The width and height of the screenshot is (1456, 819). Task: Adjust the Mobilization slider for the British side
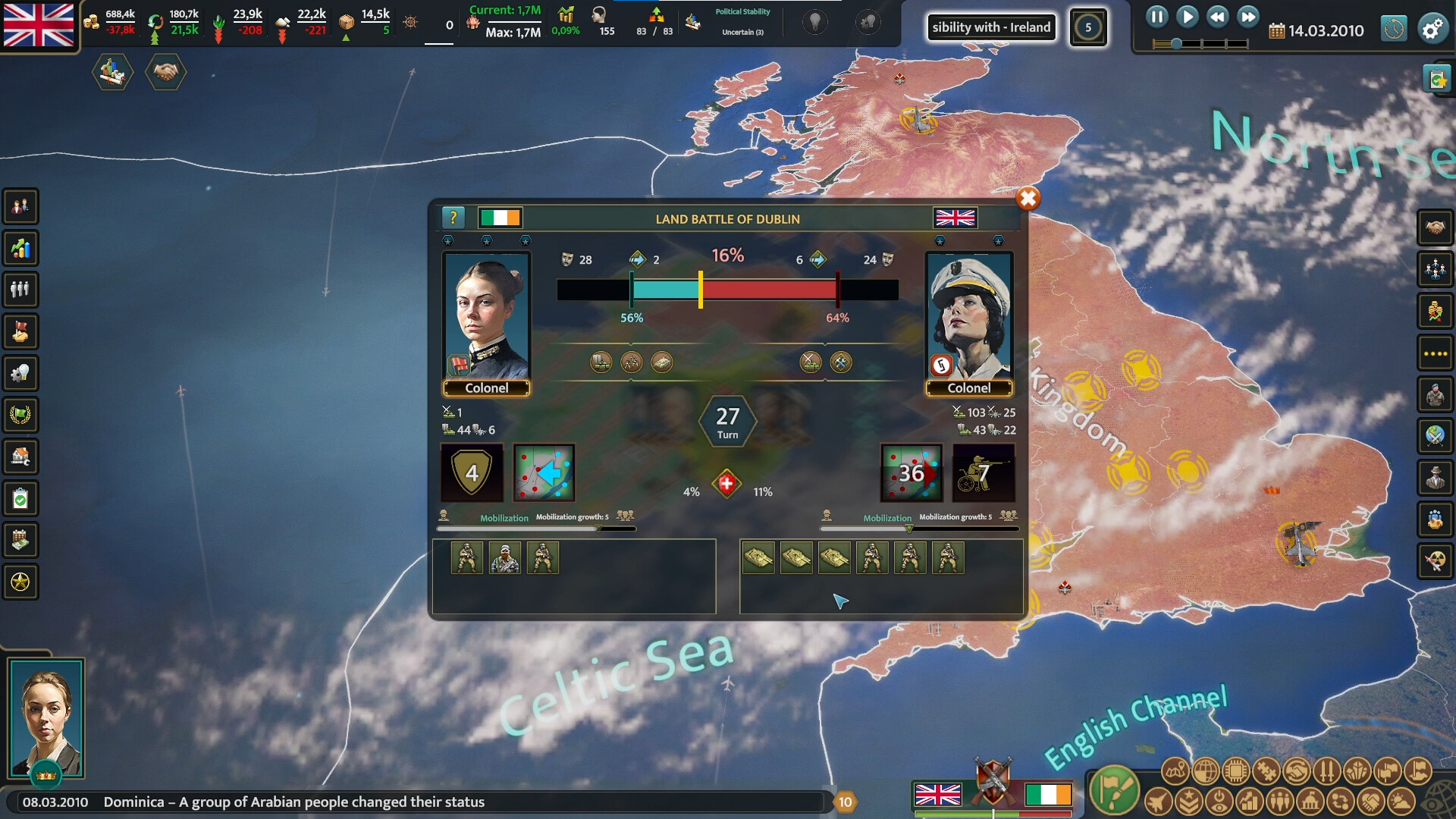click(x=908, y=529)
